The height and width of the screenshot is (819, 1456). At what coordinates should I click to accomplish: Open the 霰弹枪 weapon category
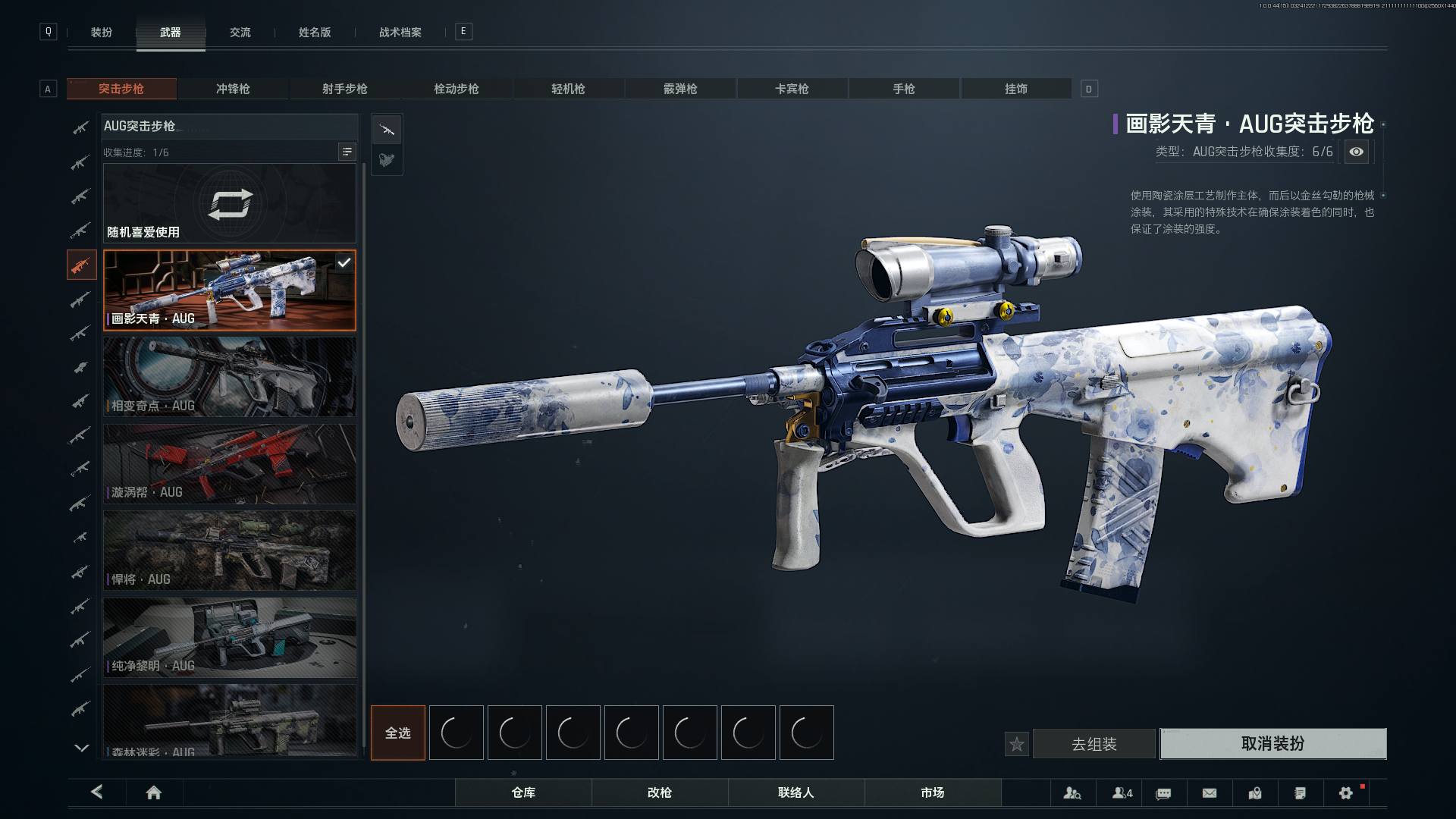pos(680,89)
